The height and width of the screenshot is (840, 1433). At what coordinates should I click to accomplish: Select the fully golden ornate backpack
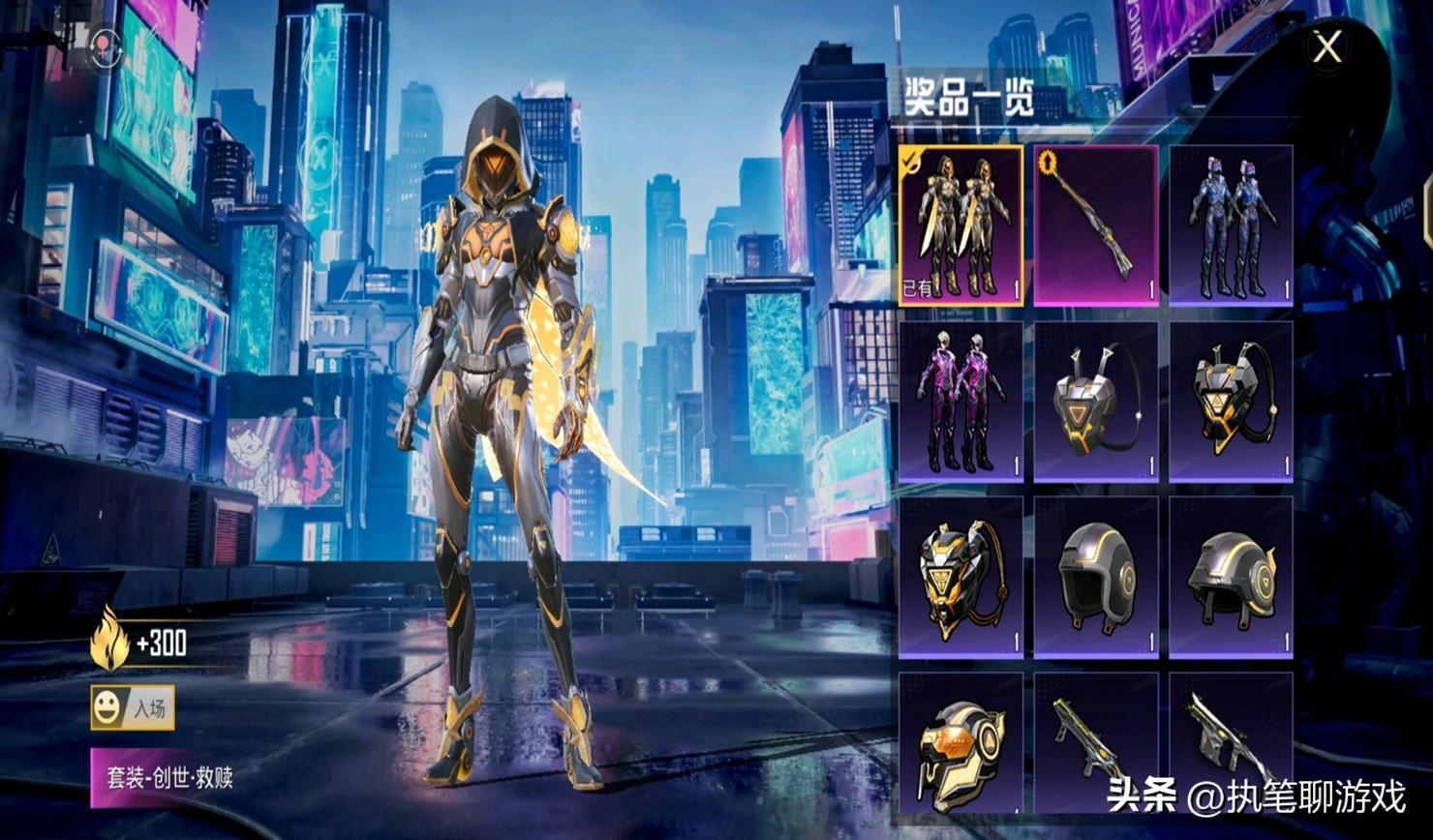pyautogui.click(x=960, y=578)
